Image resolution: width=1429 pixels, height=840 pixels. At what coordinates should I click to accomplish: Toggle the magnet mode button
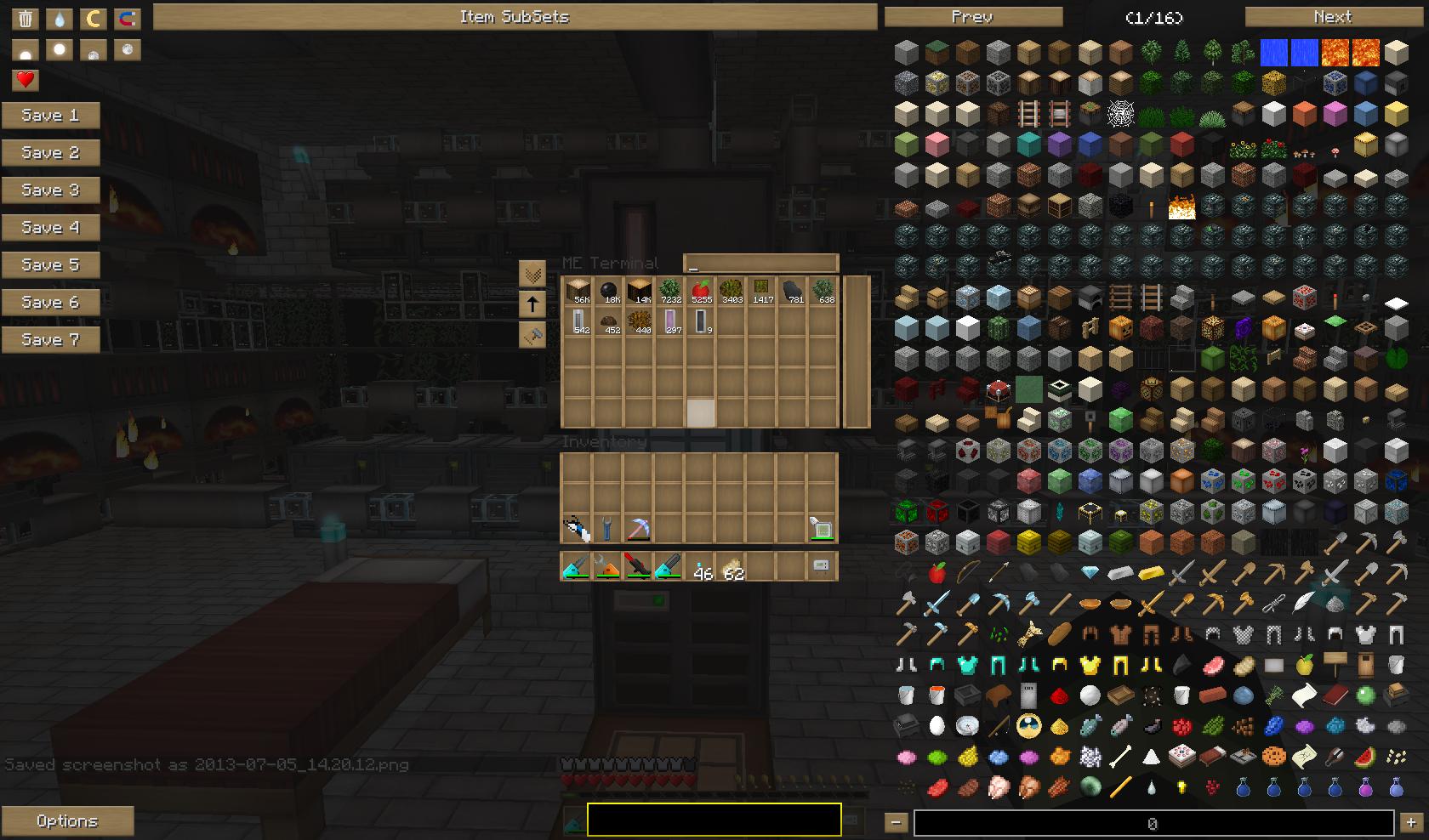click(128, 18)
